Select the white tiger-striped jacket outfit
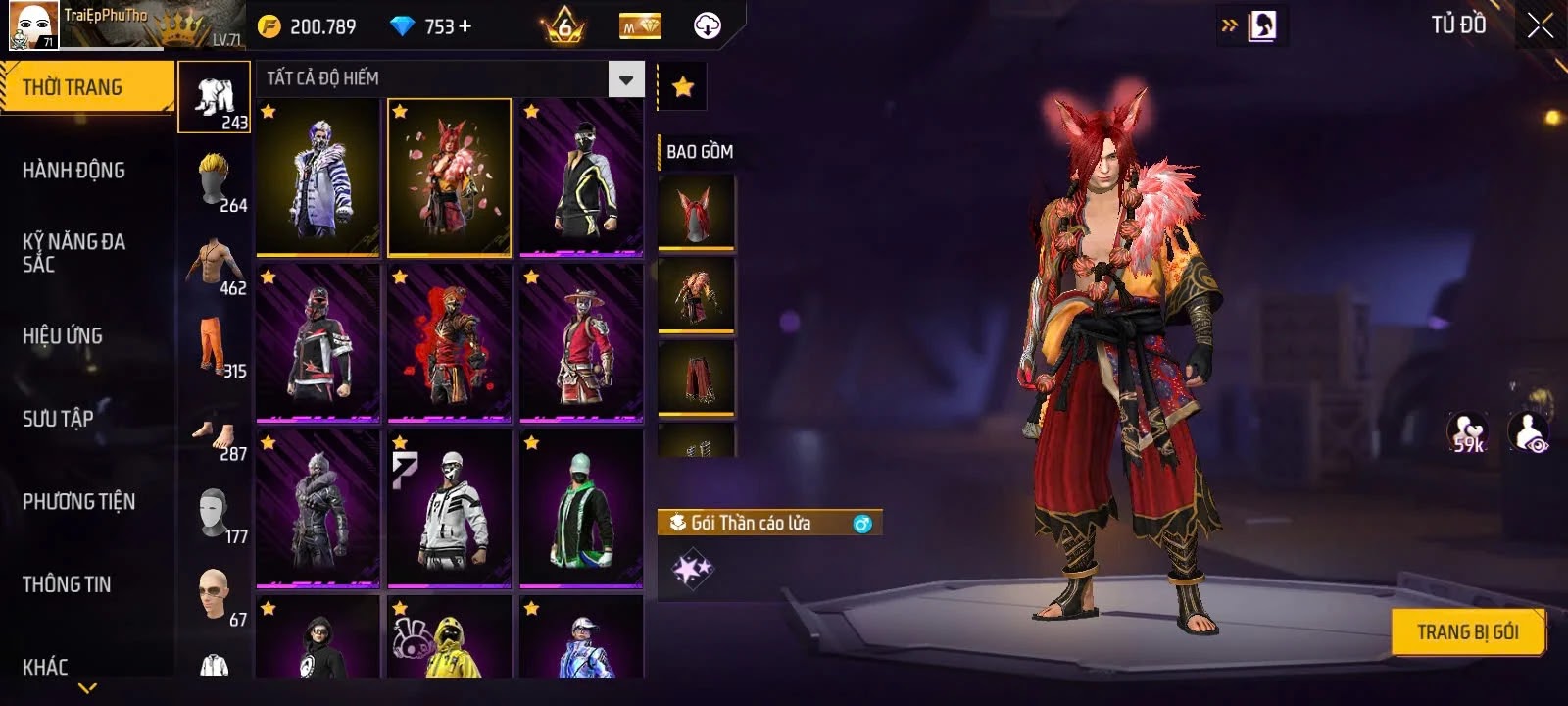 pos(318,177)
